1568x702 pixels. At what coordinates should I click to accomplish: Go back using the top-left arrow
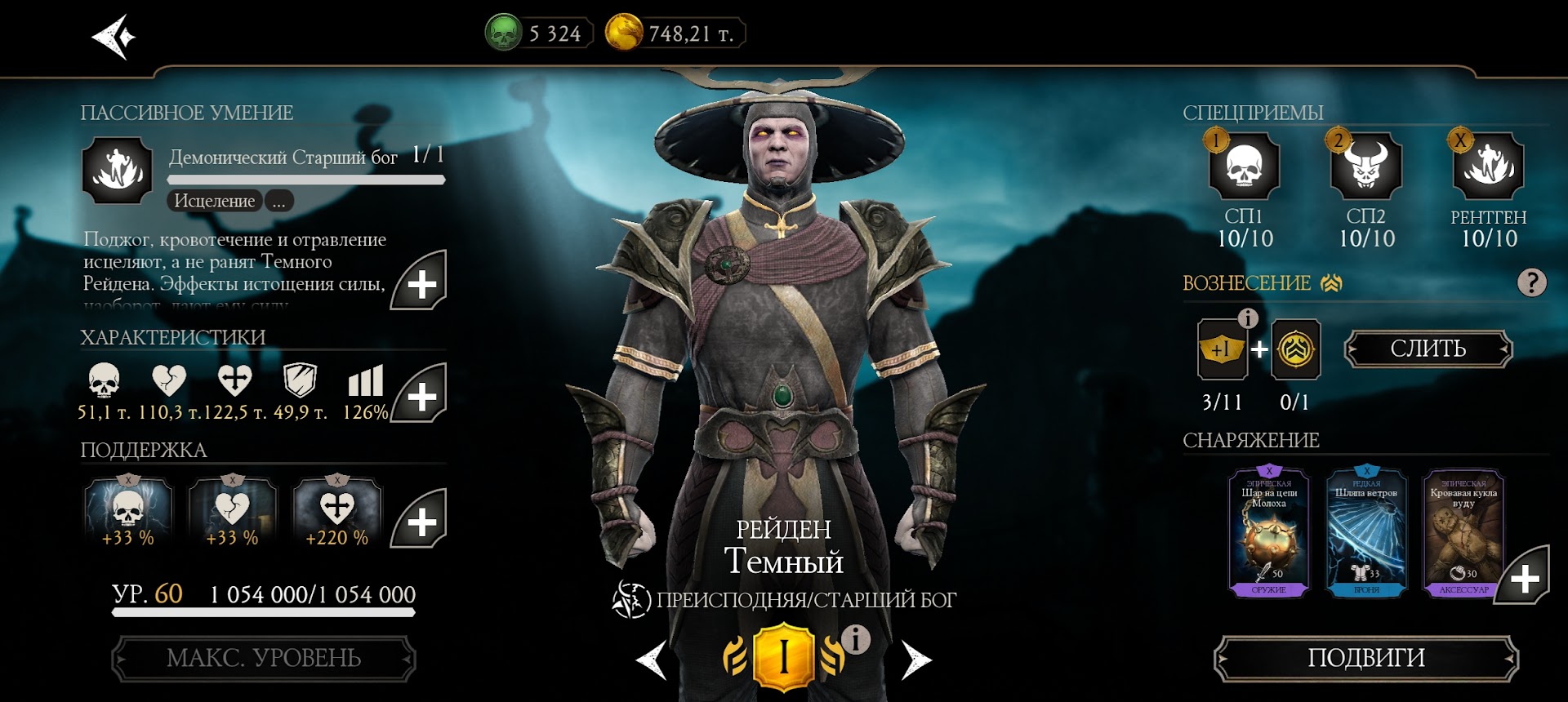click(114, 37)
